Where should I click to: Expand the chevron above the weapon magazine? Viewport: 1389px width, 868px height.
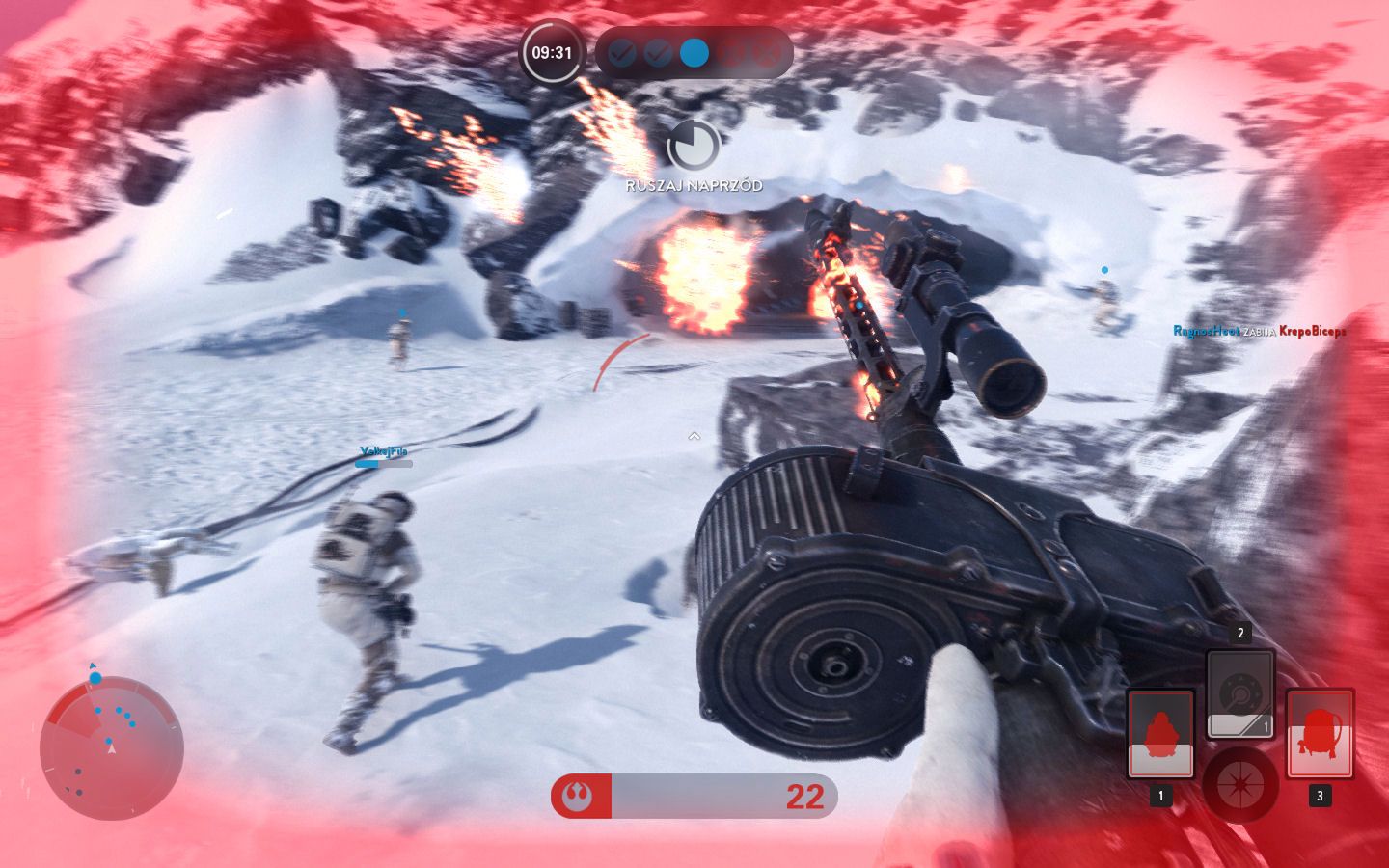[x=694, y=436]
